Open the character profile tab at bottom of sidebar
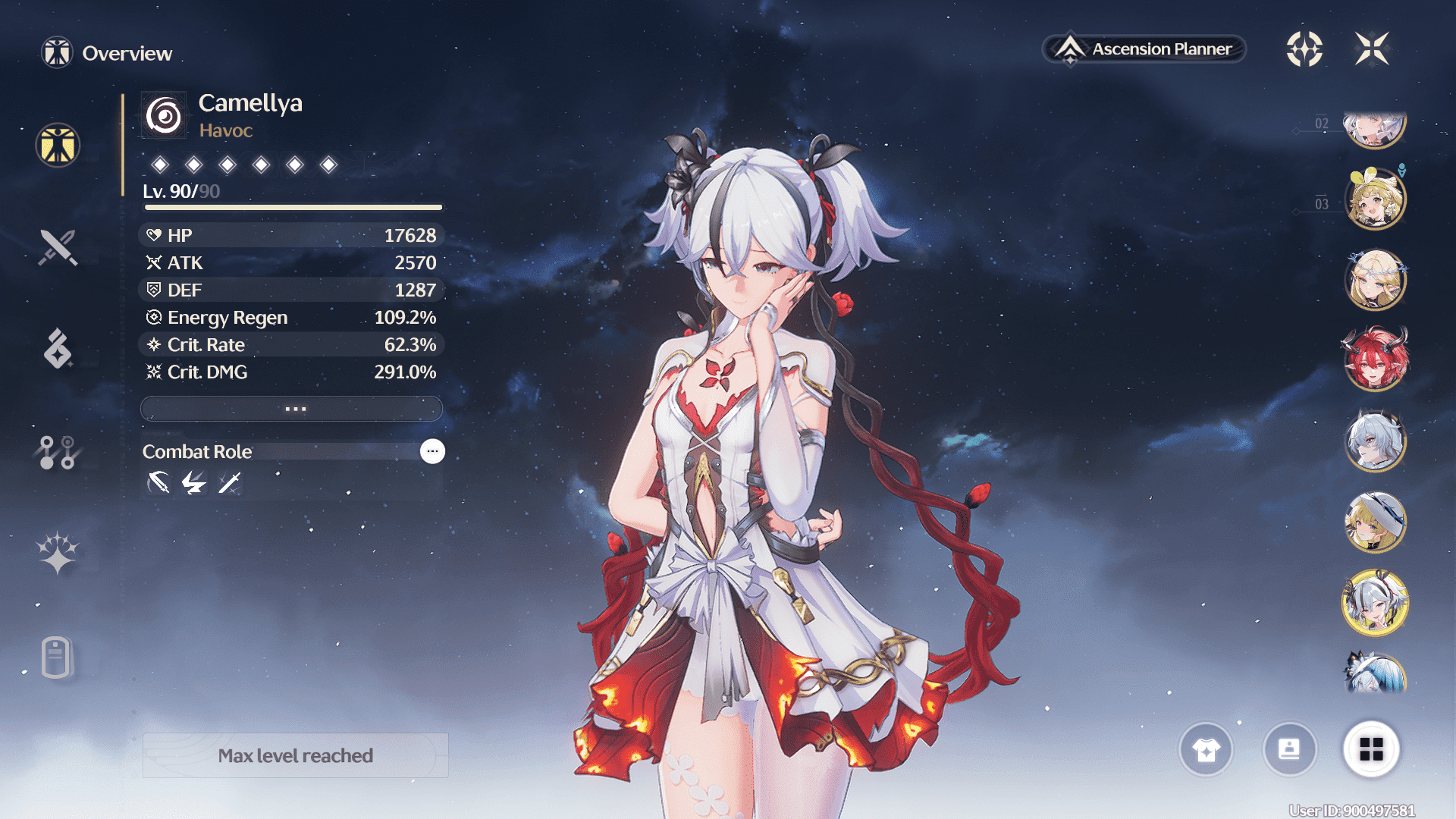Viewport: 1456px width, 819px height. (58, 657)
